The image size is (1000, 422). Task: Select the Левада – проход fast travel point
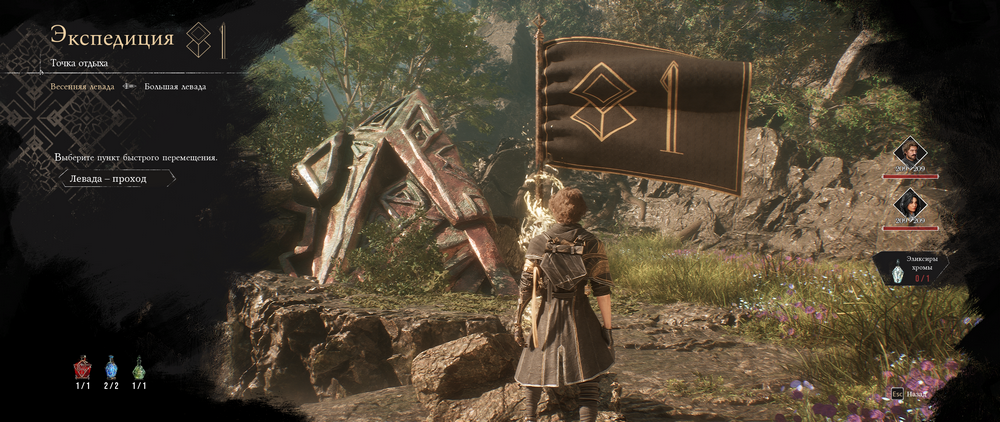108,179
